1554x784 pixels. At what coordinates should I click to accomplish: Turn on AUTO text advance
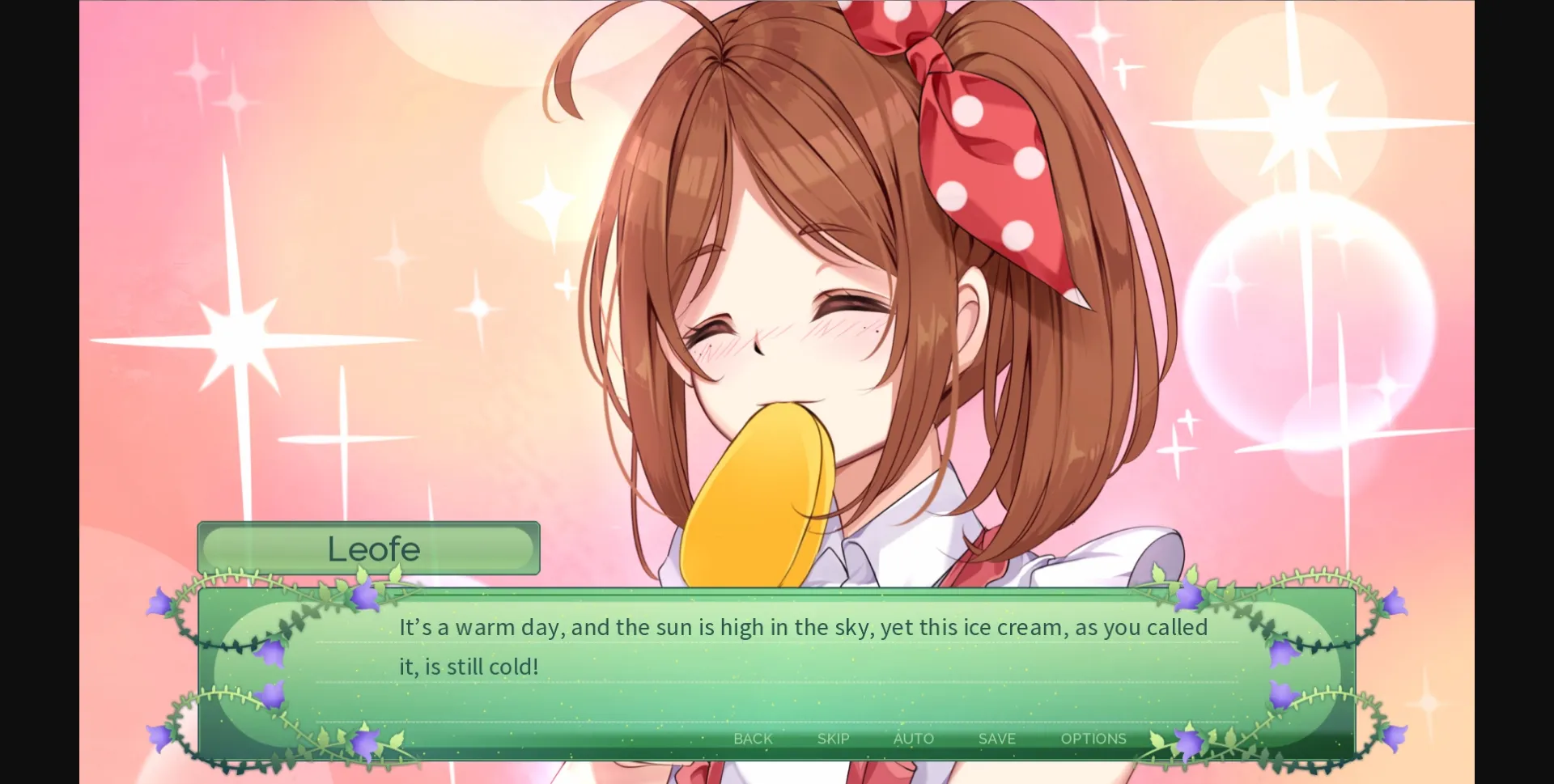913,739
